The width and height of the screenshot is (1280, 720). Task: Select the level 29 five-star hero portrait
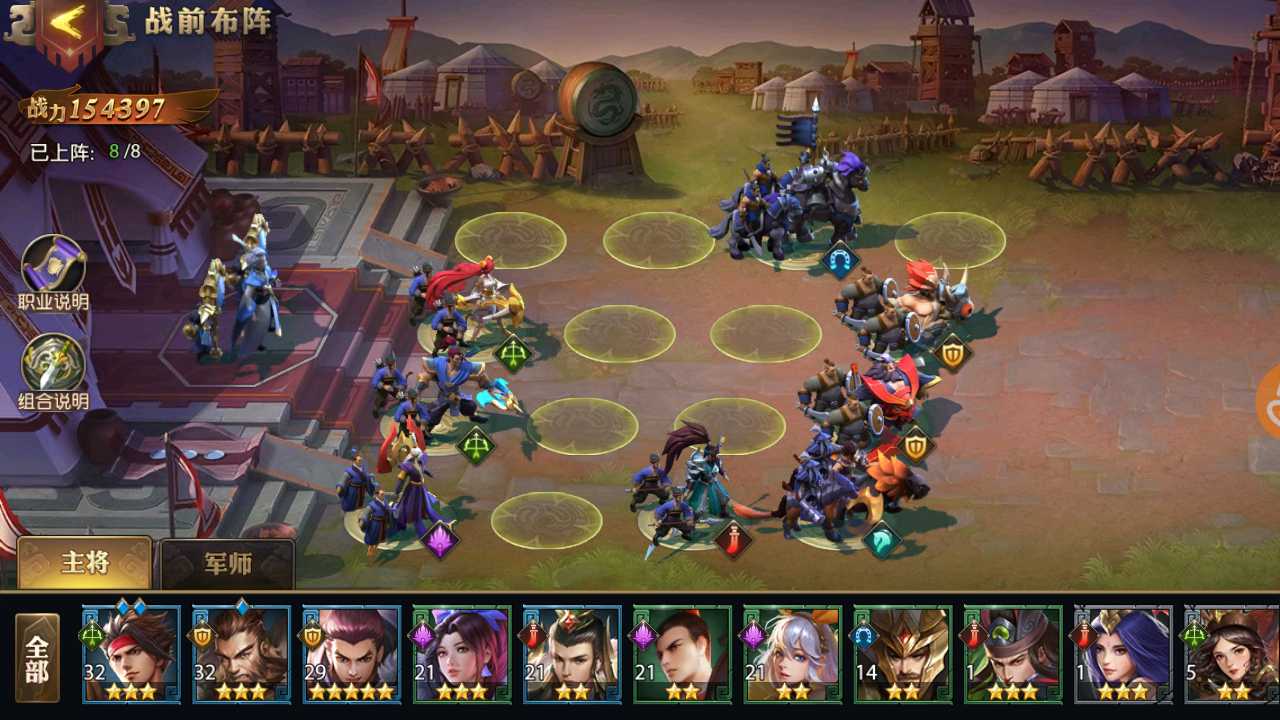(351, 655)
